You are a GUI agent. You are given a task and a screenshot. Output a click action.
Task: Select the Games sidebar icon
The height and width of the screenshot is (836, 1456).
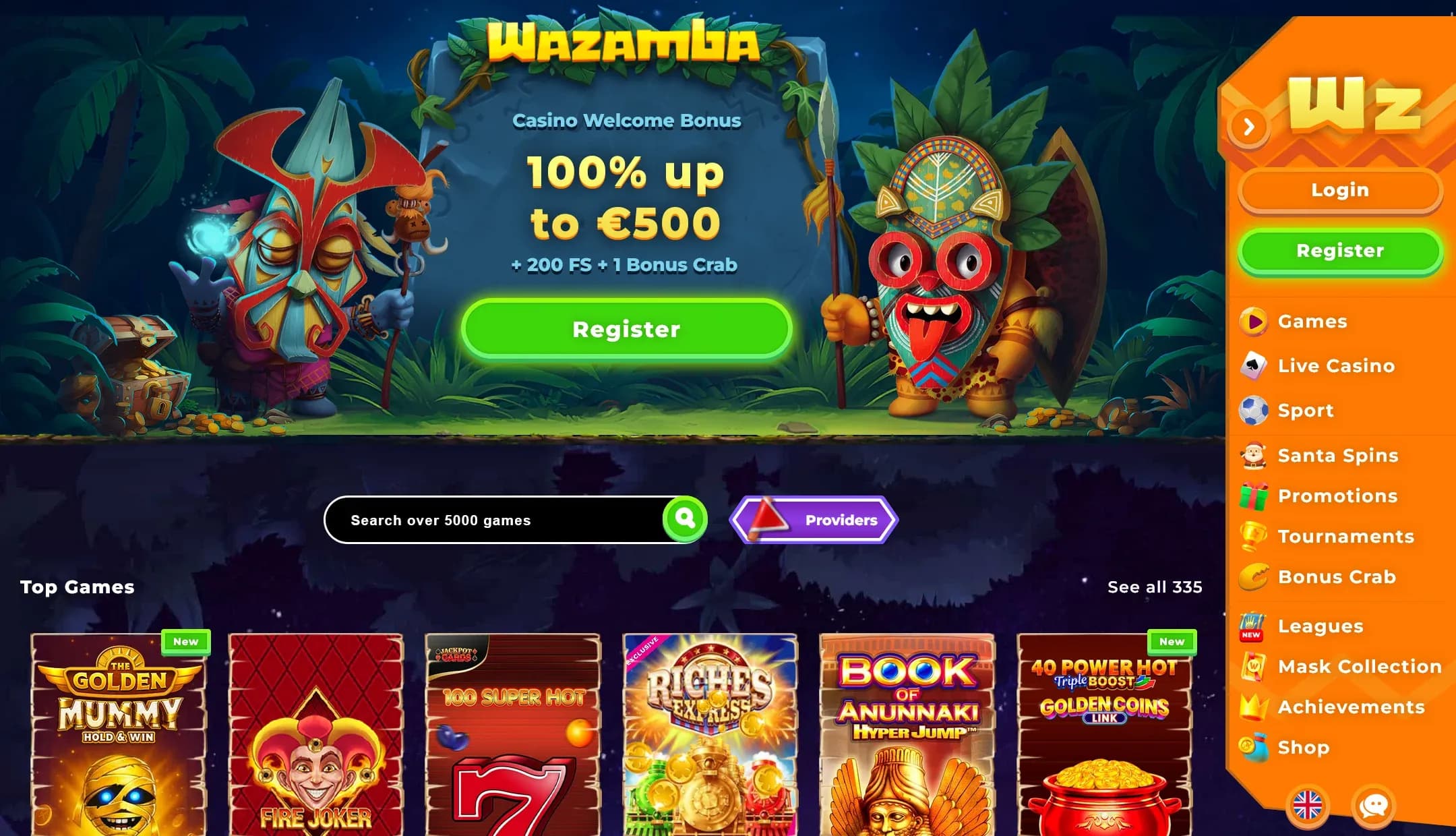click(x=1254, y=321)
